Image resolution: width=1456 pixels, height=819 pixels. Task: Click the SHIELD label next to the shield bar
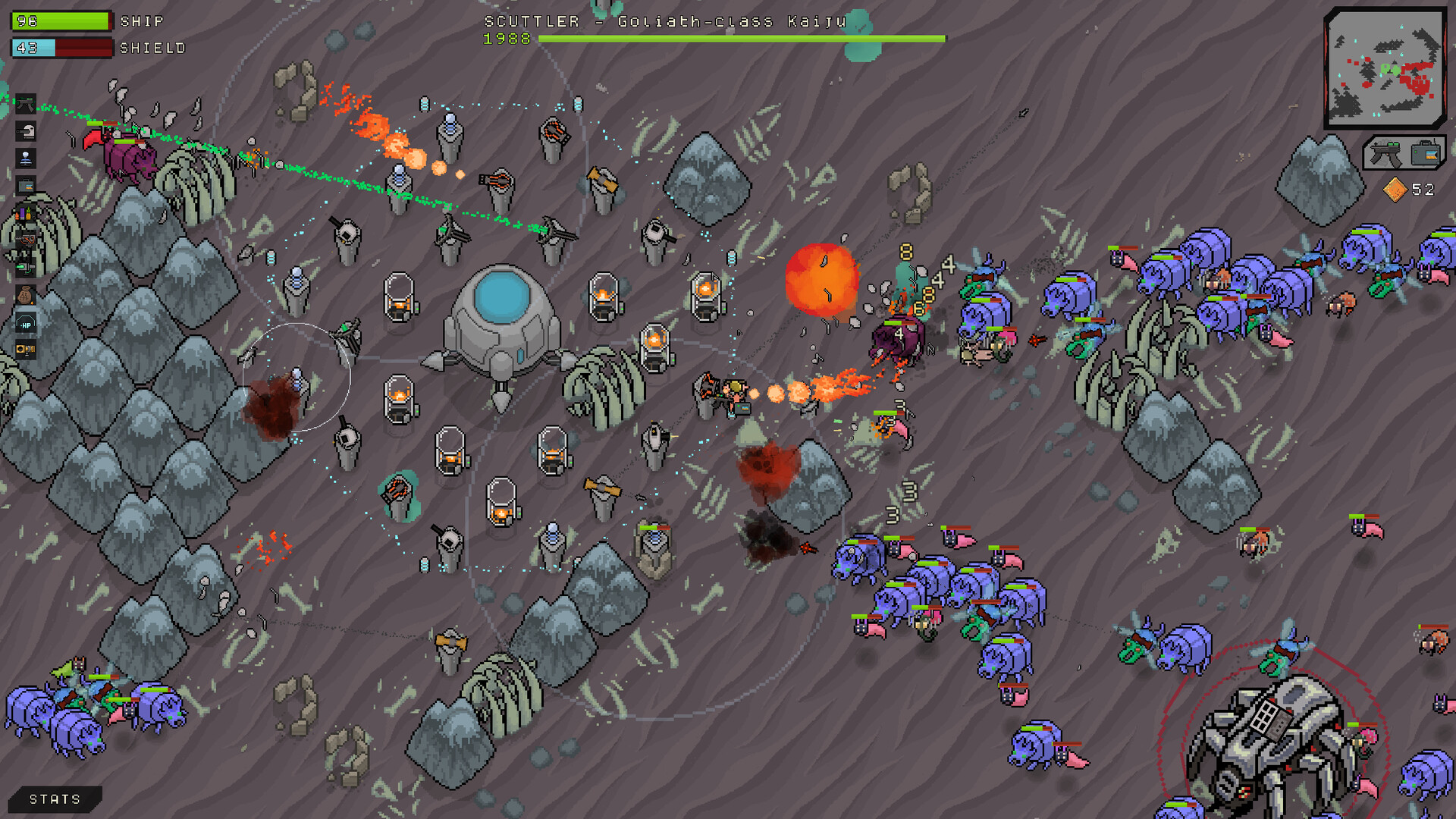(x=151, y=48)
